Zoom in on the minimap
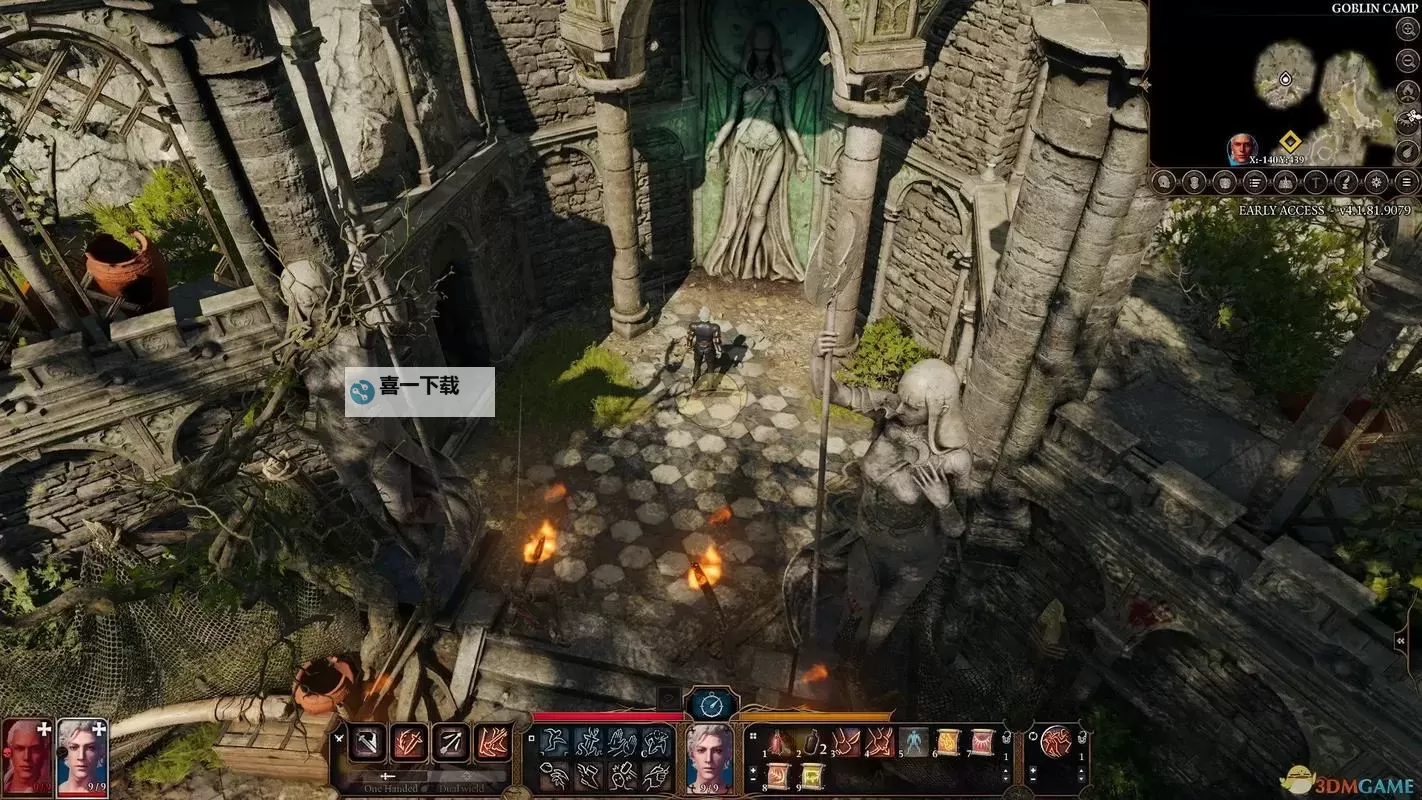 (1408, 30)
